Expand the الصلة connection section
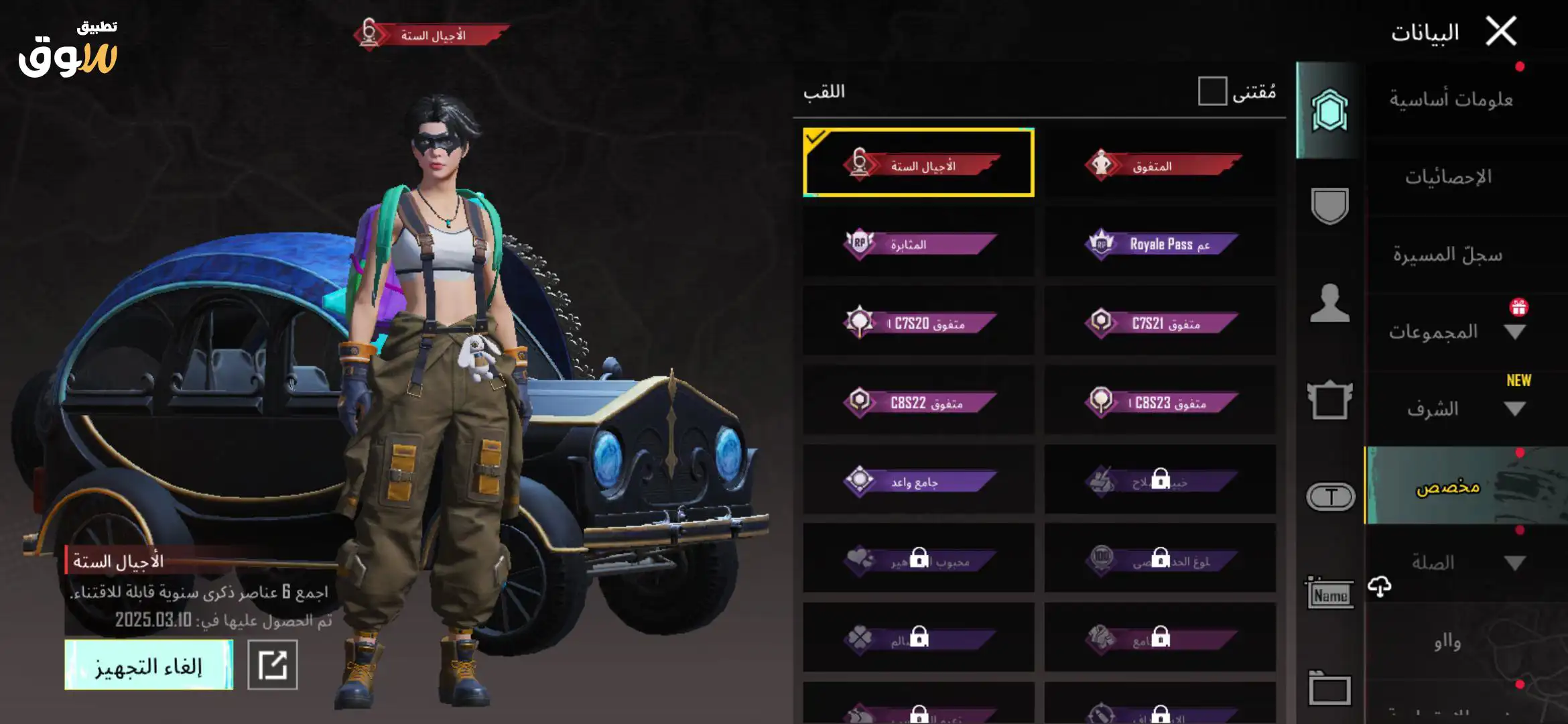This screenshot has height=724, width=1568. [1514, 563]
